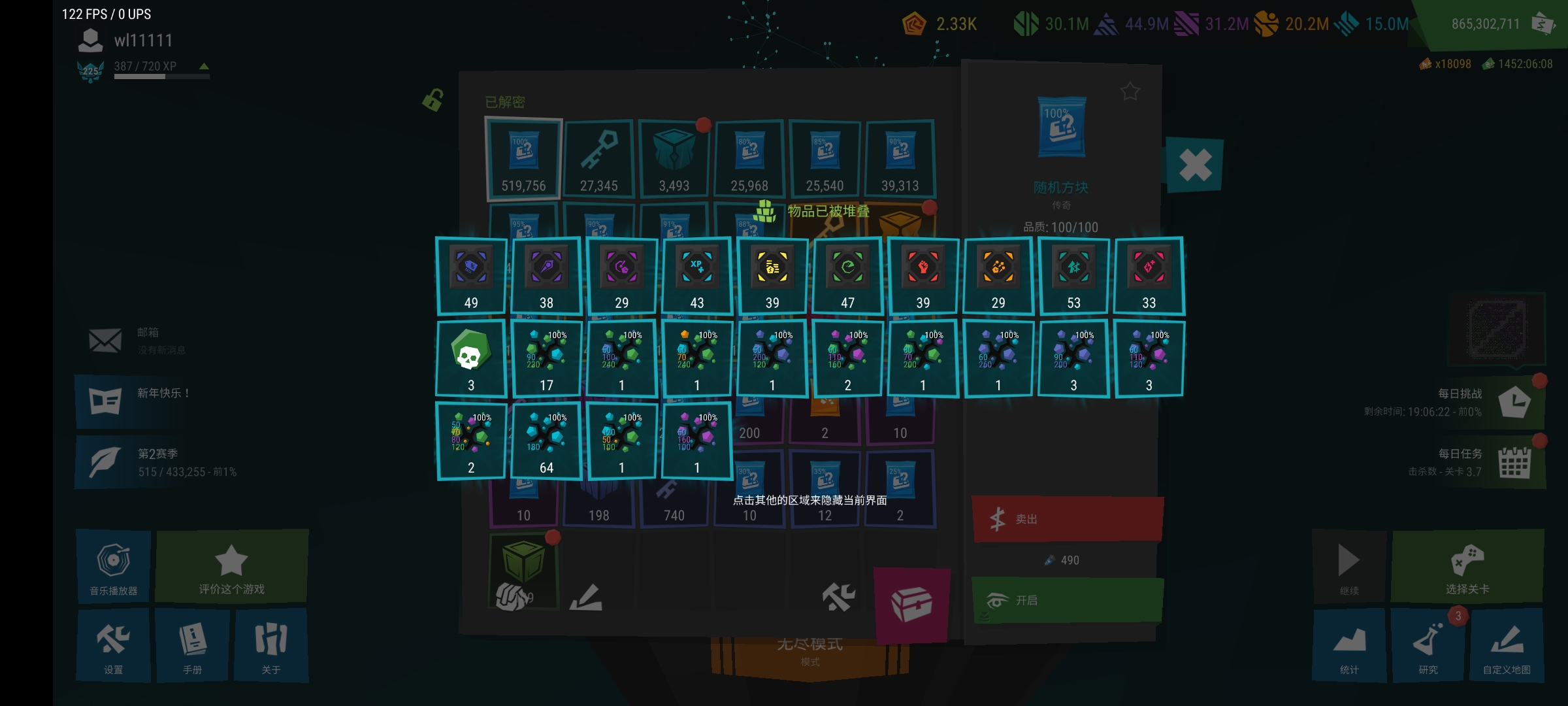Close the inventory panel with the X
This screenshot has height=706, width=1568.
point(1195,165)
